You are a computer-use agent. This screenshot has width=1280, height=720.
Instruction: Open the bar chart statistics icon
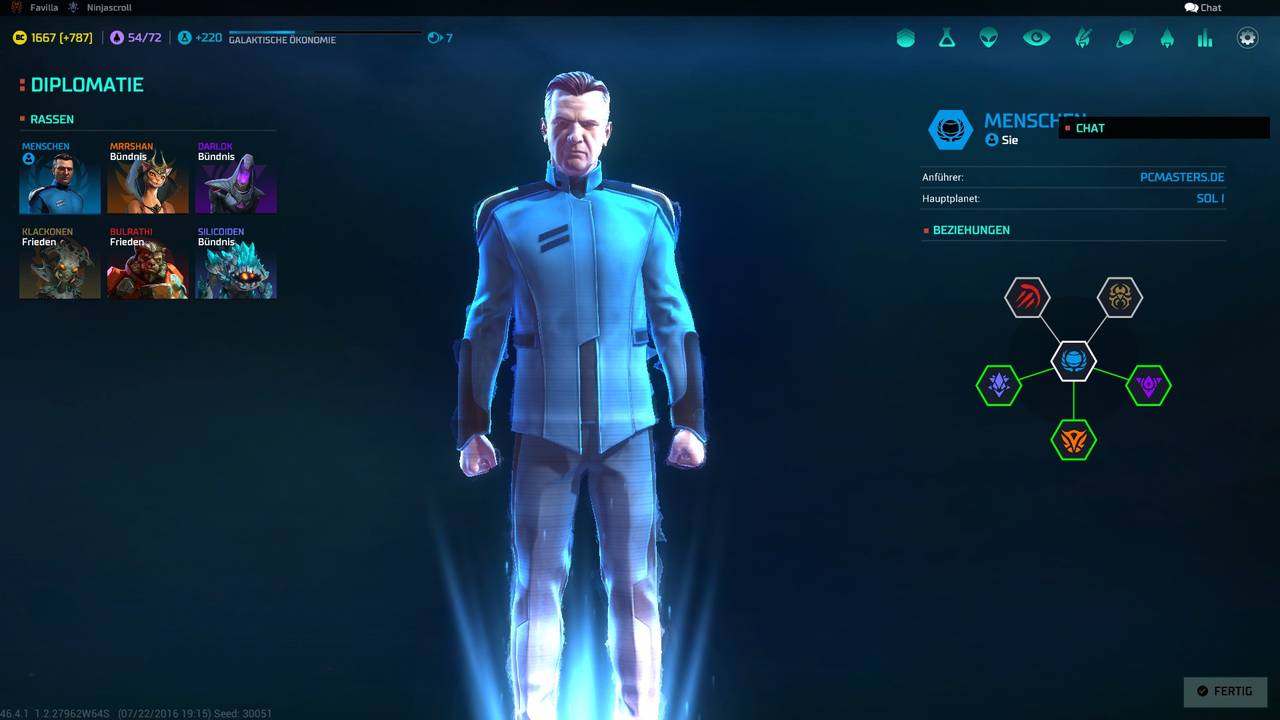(x=1205, y=38)
